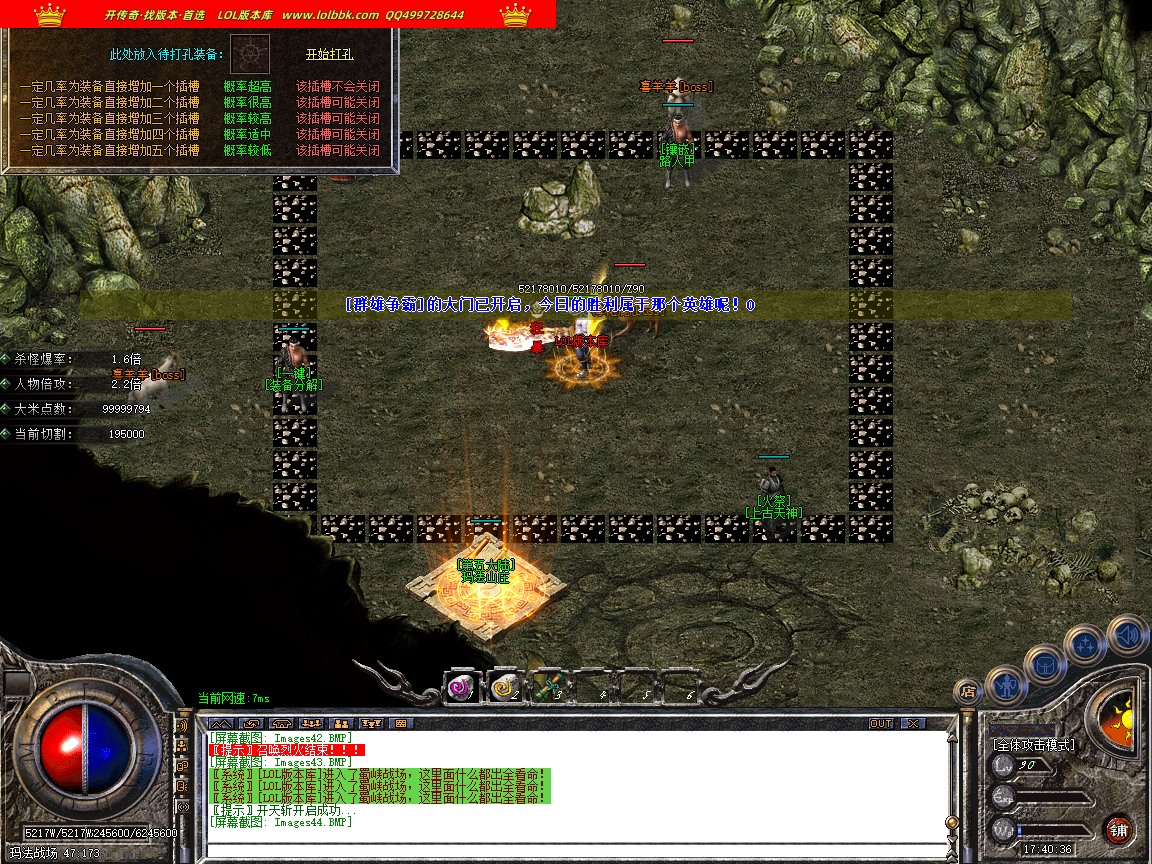Click the red 铺 stall button
Image resolution: width=1152 pixels, height=864 pixels.
(1119, 829)
